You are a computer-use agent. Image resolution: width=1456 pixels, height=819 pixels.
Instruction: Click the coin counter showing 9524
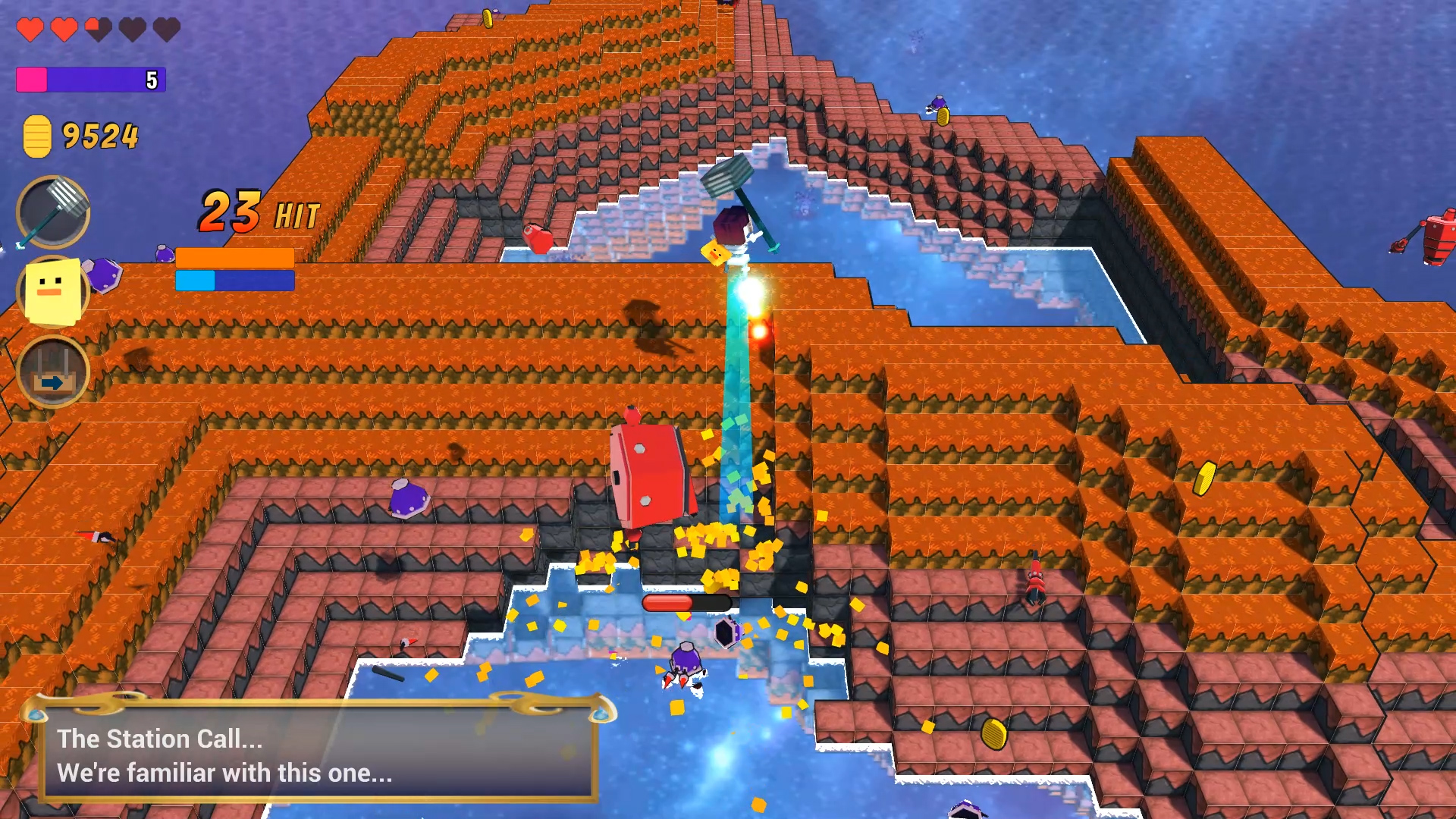point(99,135)
